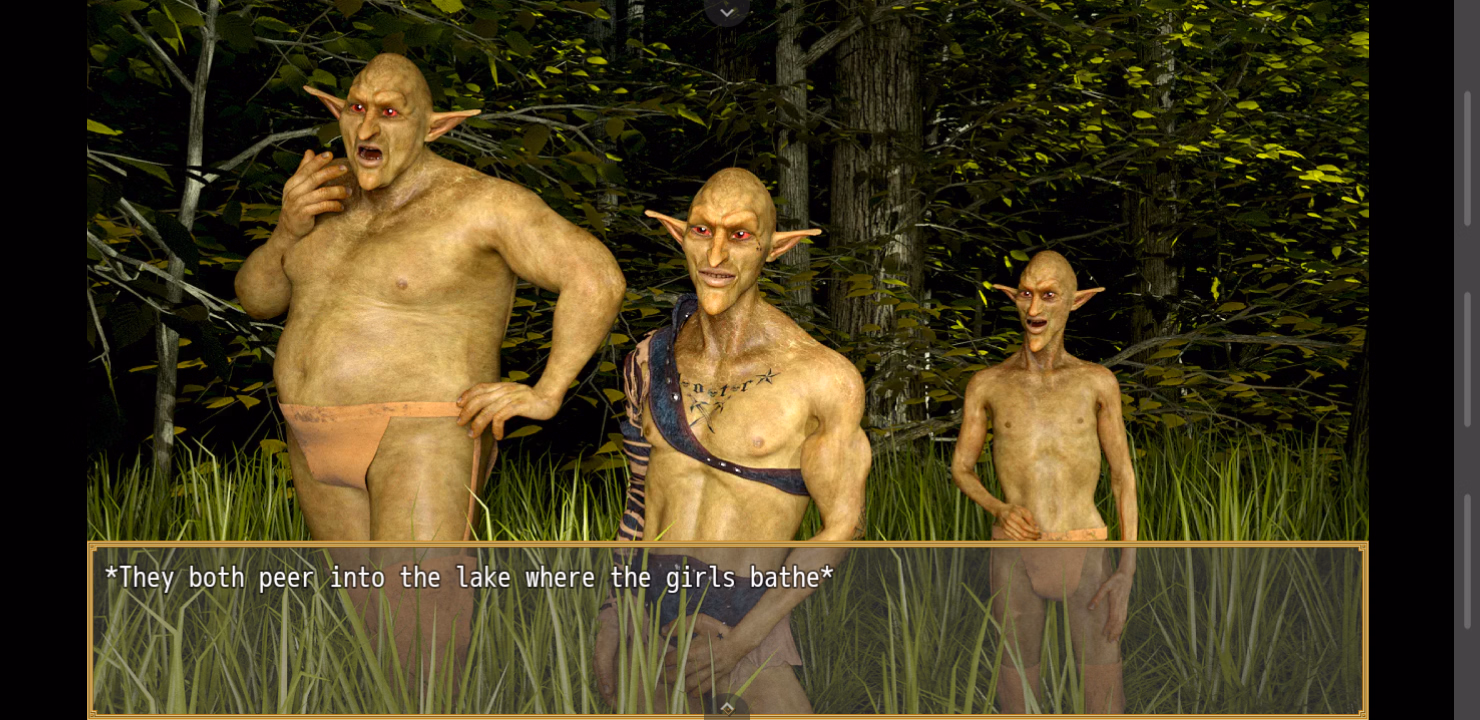Click the top chevron icon to reveal controls
Viewport: 1480px width, 720px height.
click(726, 11)
